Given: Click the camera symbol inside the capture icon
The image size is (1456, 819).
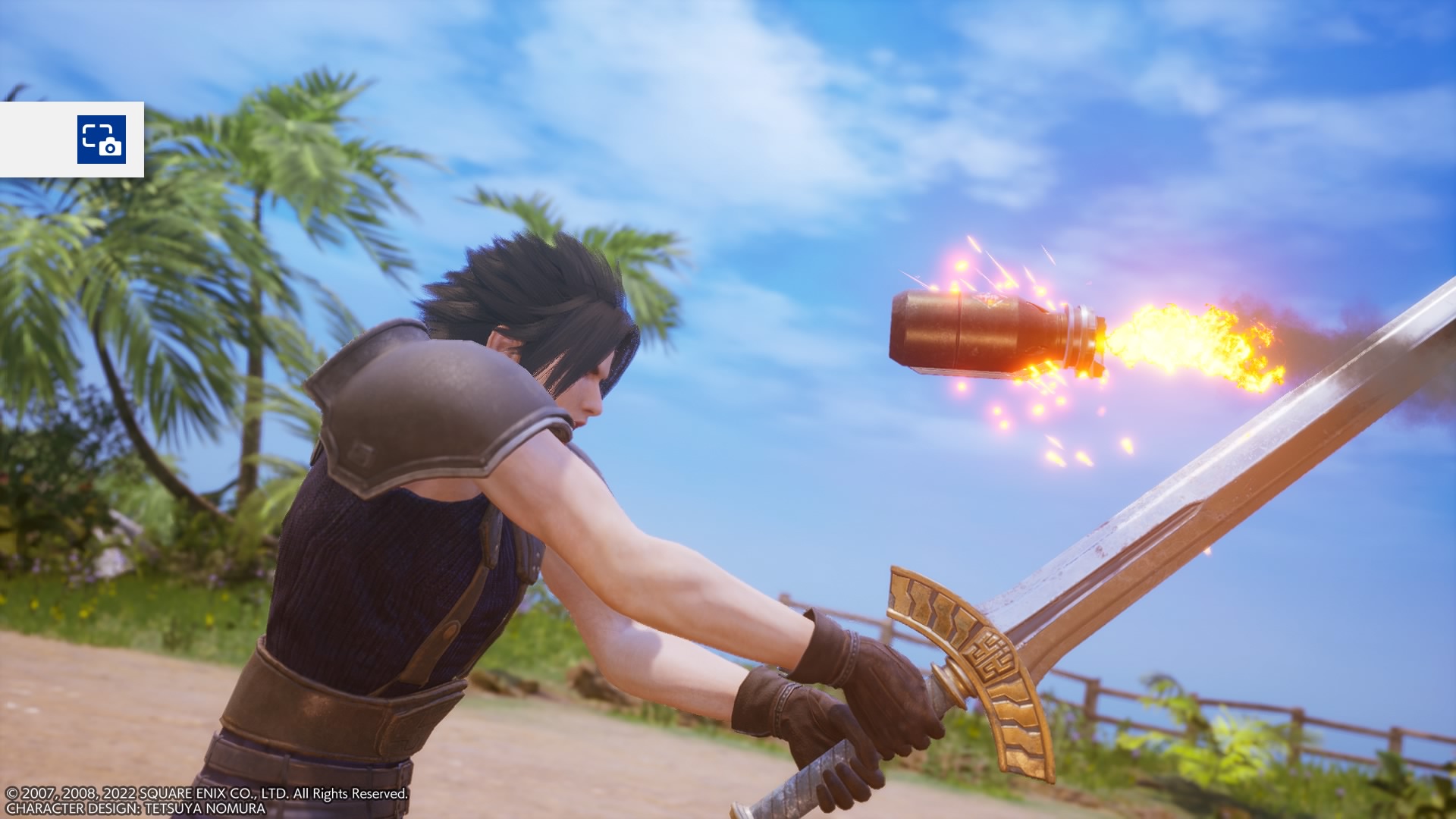Looking at the screenshot, I should (x=110, y=148).
